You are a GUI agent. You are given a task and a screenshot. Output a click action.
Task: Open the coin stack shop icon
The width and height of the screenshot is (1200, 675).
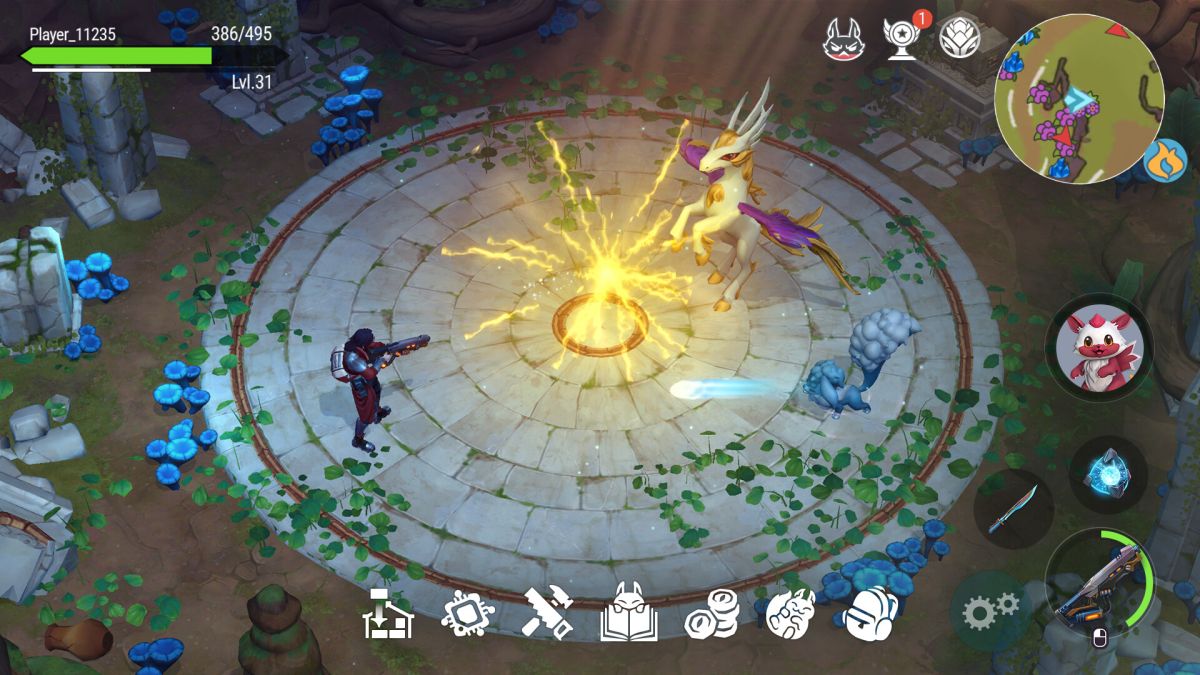pyautogui.click(x=711, y=612)
